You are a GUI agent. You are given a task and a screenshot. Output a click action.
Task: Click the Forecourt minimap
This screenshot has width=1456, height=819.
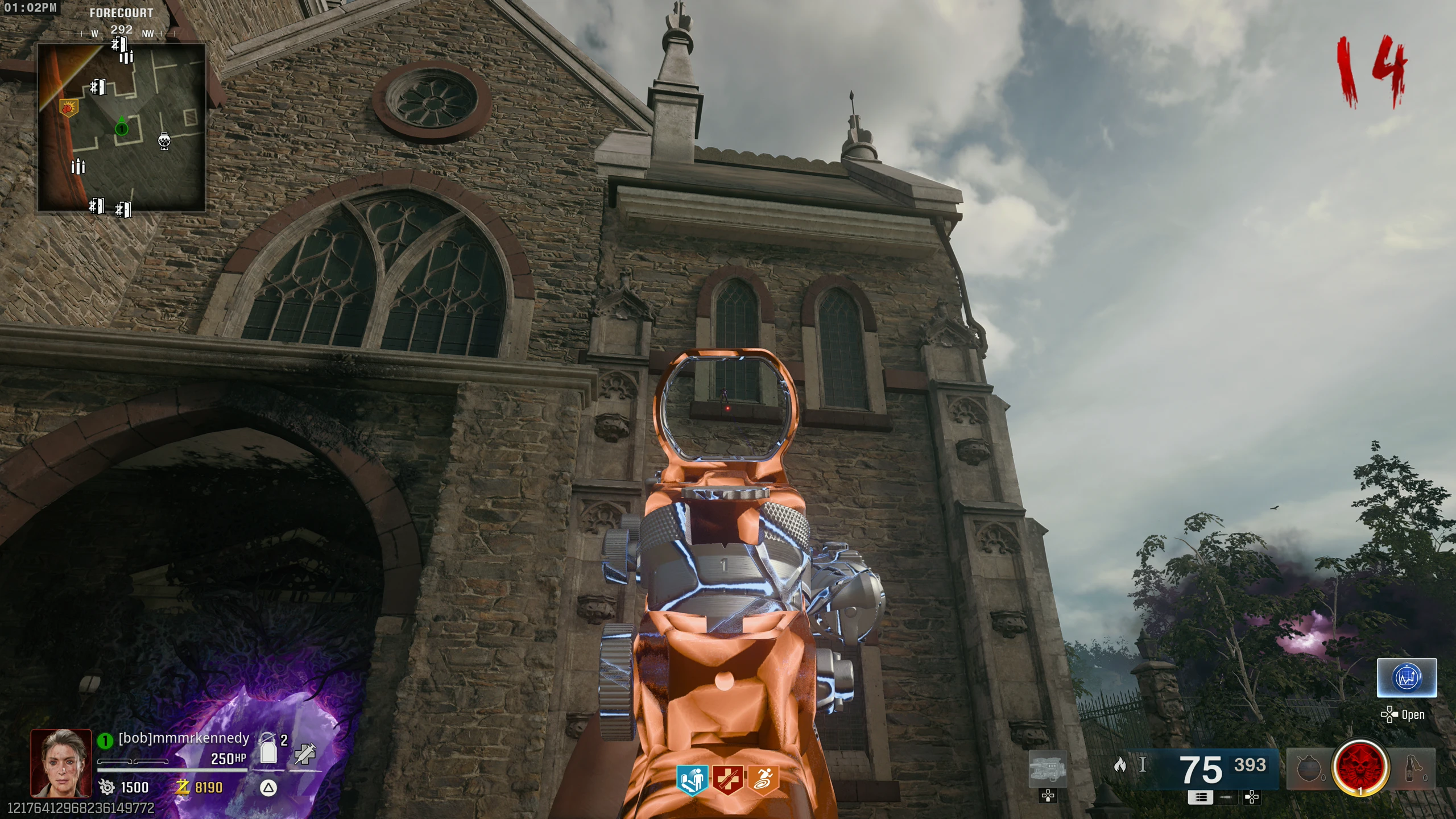click(x=121, y=128)
